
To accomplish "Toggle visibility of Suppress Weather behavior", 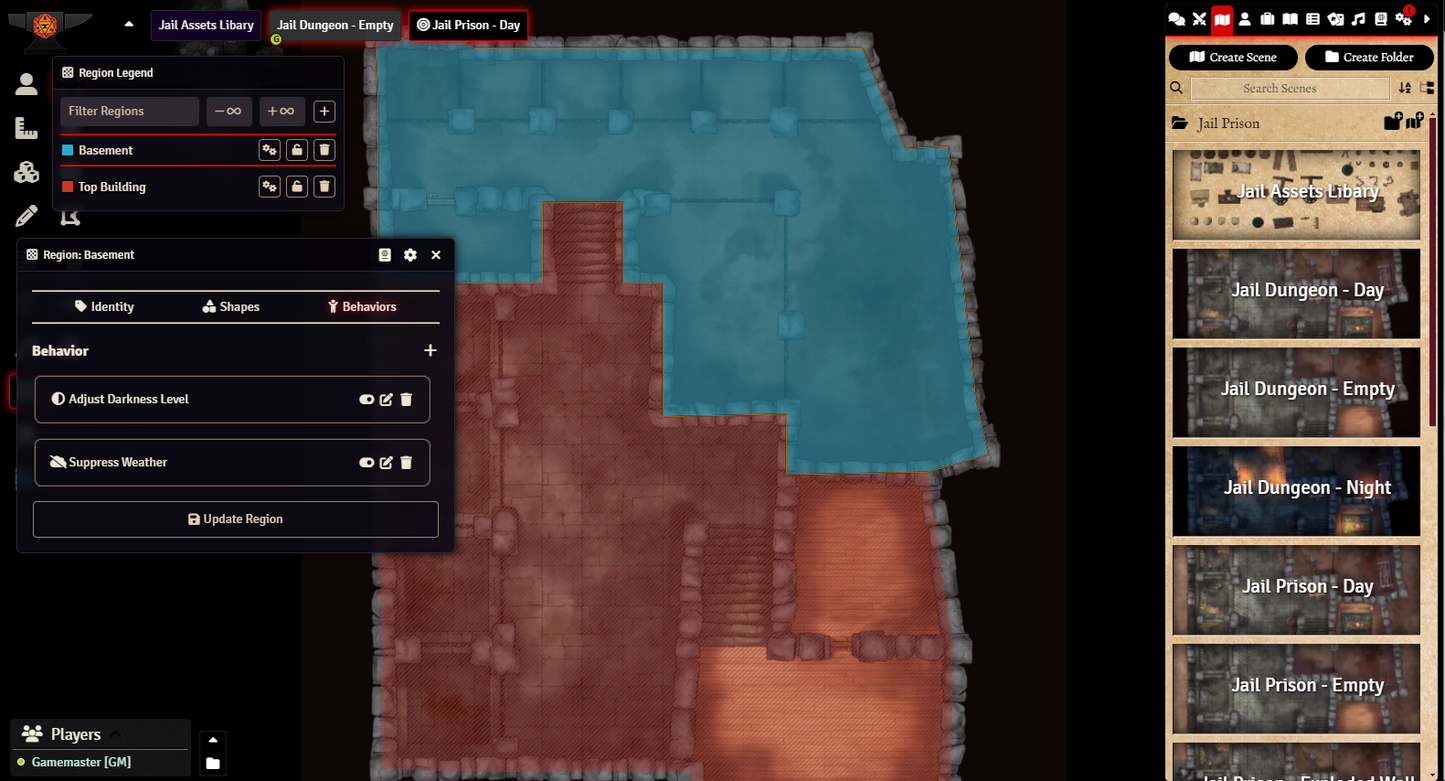I will pyautogui.click(x=366, y=462).
